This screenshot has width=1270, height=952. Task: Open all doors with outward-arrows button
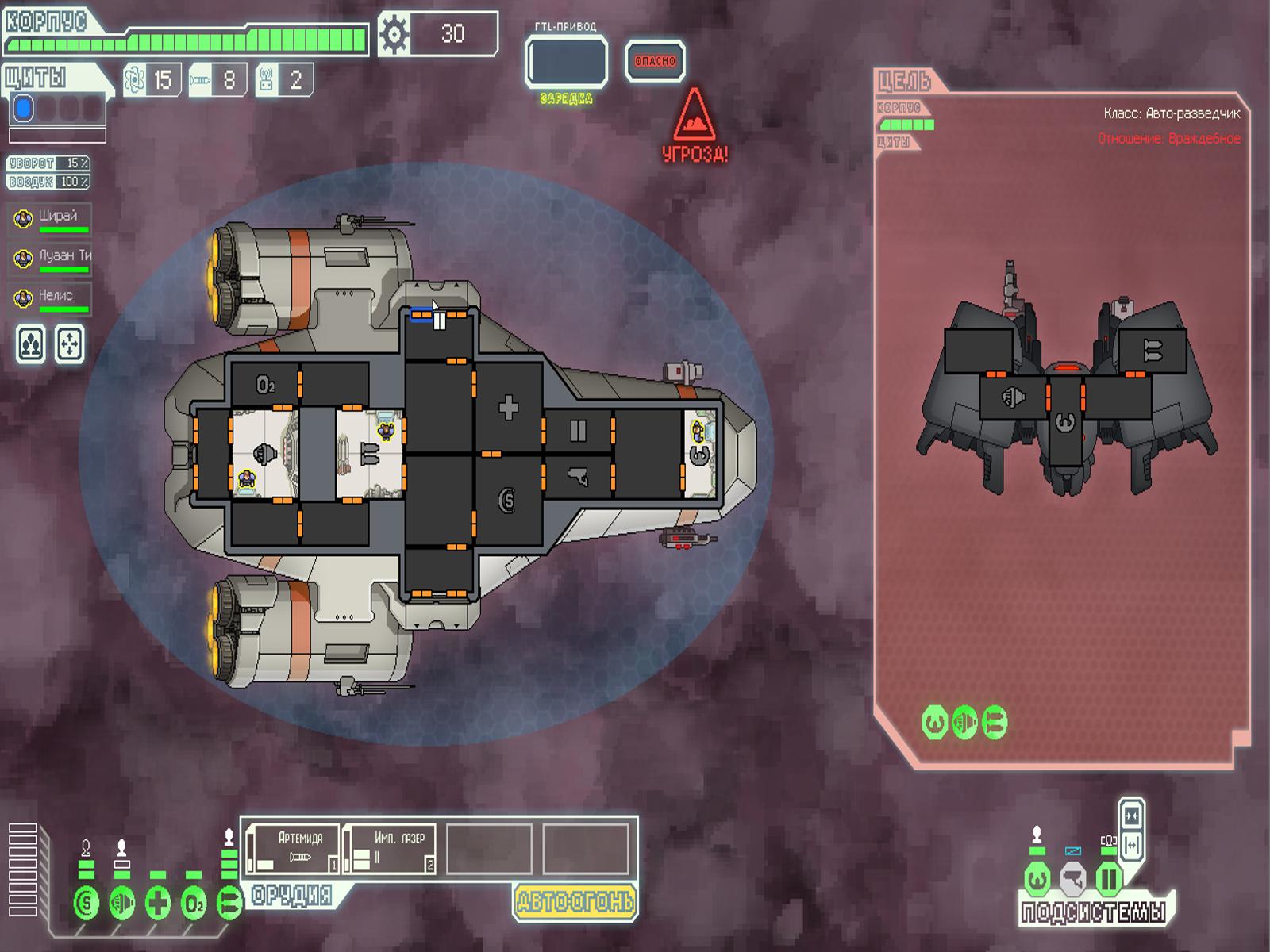1132,844
